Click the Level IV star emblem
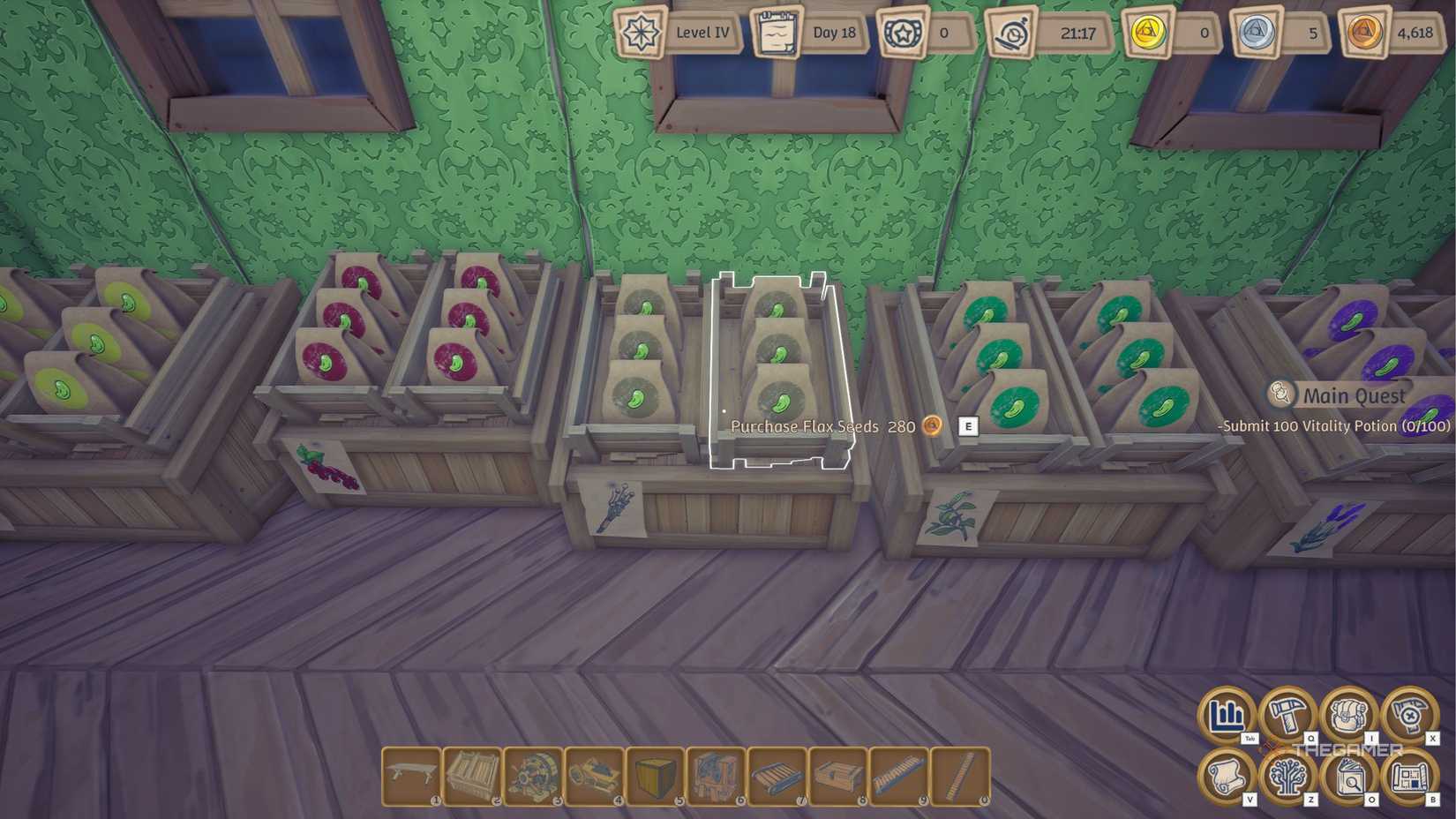Screen dimensions: 1456x819 coord(642,33)
